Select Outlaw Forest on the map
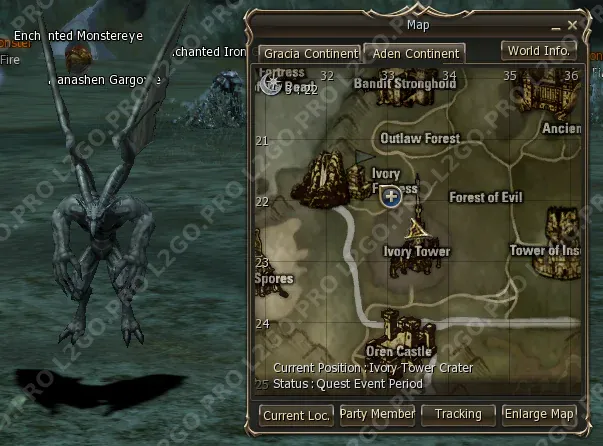 point(420,139)
